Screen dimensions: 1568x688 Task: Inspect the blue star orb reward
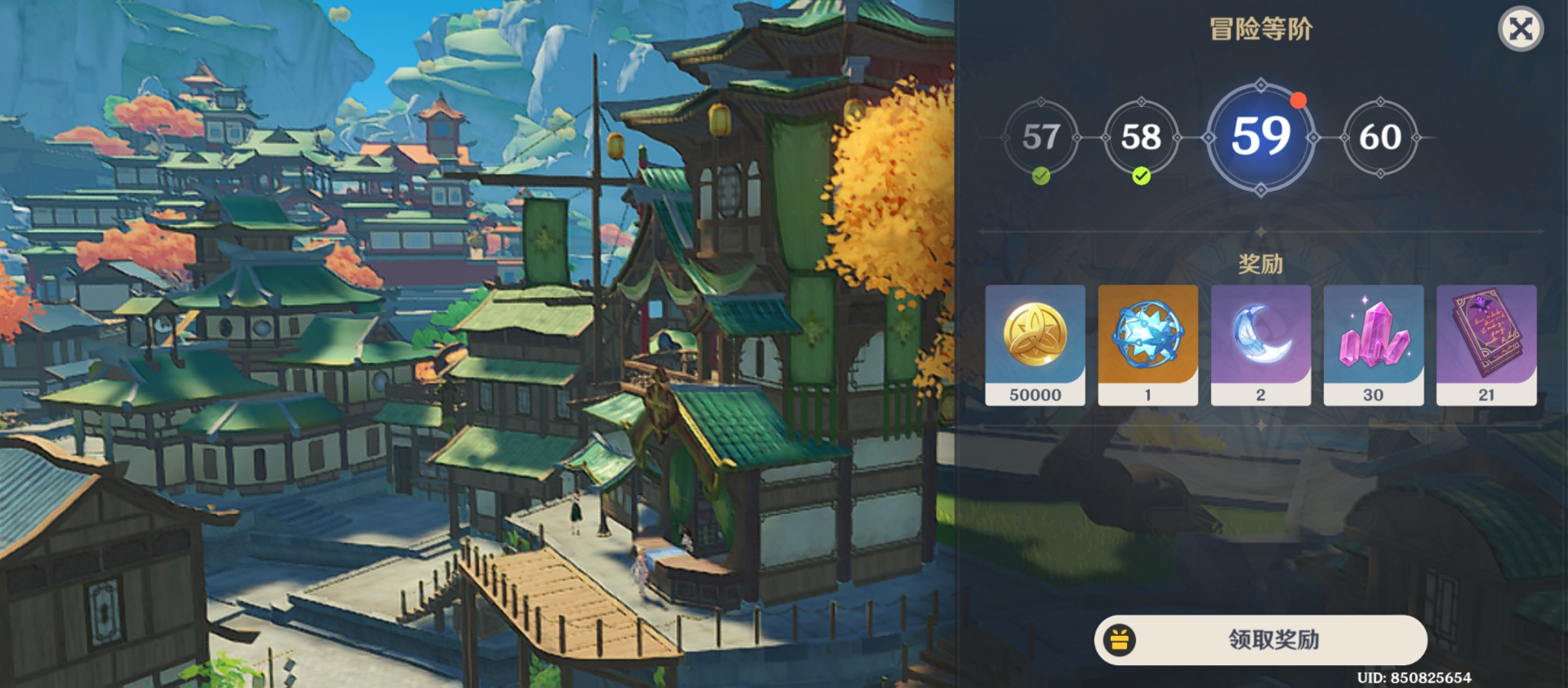point(1148,345)
